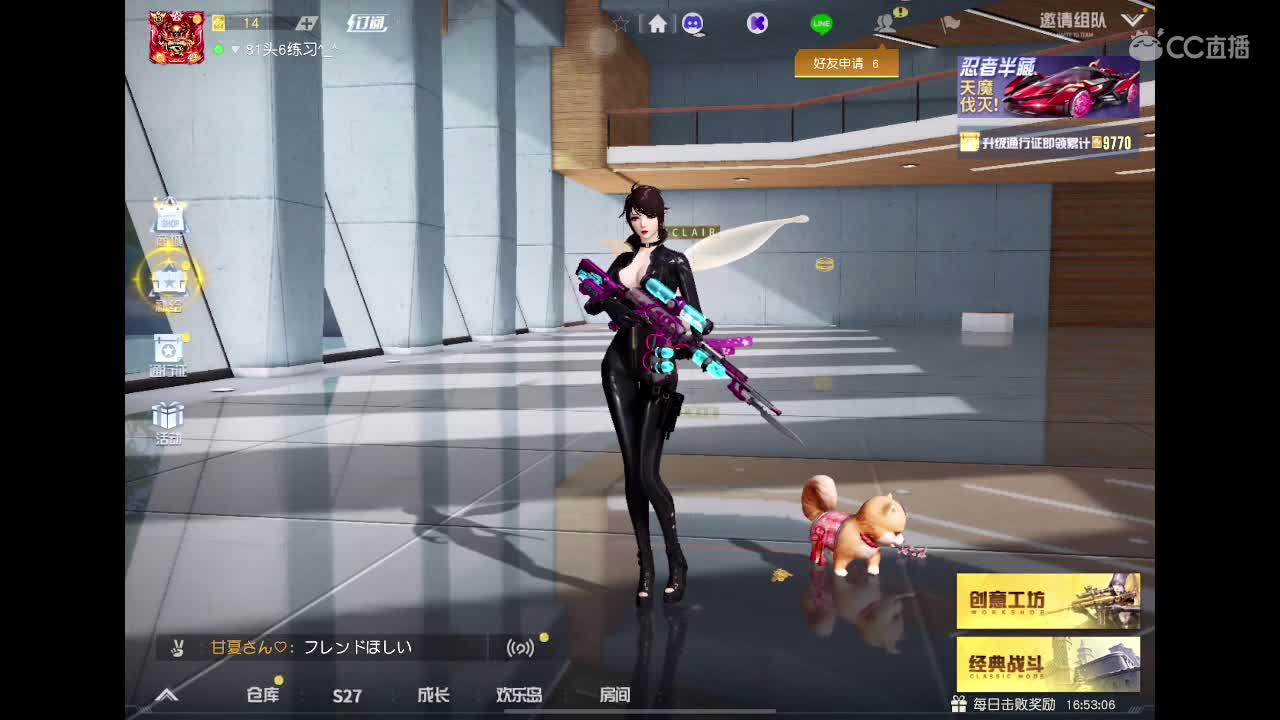Open the 欢乐岛 tab at the bottom
1280x720 pixels.
[x=518, y=696]
